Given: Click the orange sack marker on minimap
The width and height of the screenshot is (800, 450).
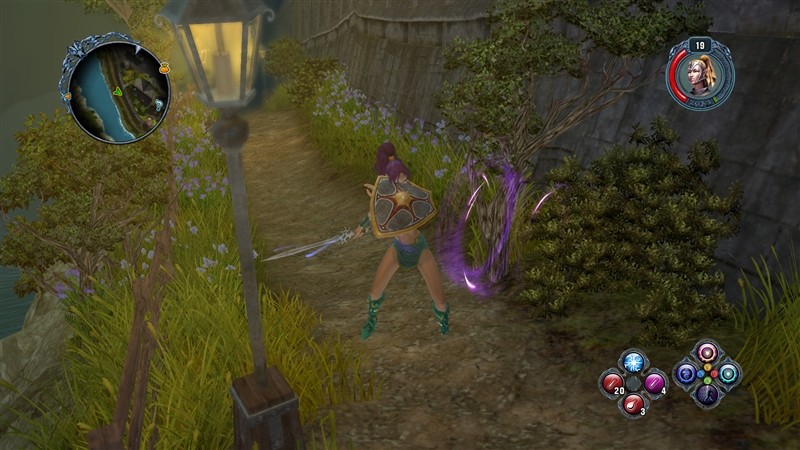Looking at the screenshot, I should pyautogui.click(x=163, y=70).
